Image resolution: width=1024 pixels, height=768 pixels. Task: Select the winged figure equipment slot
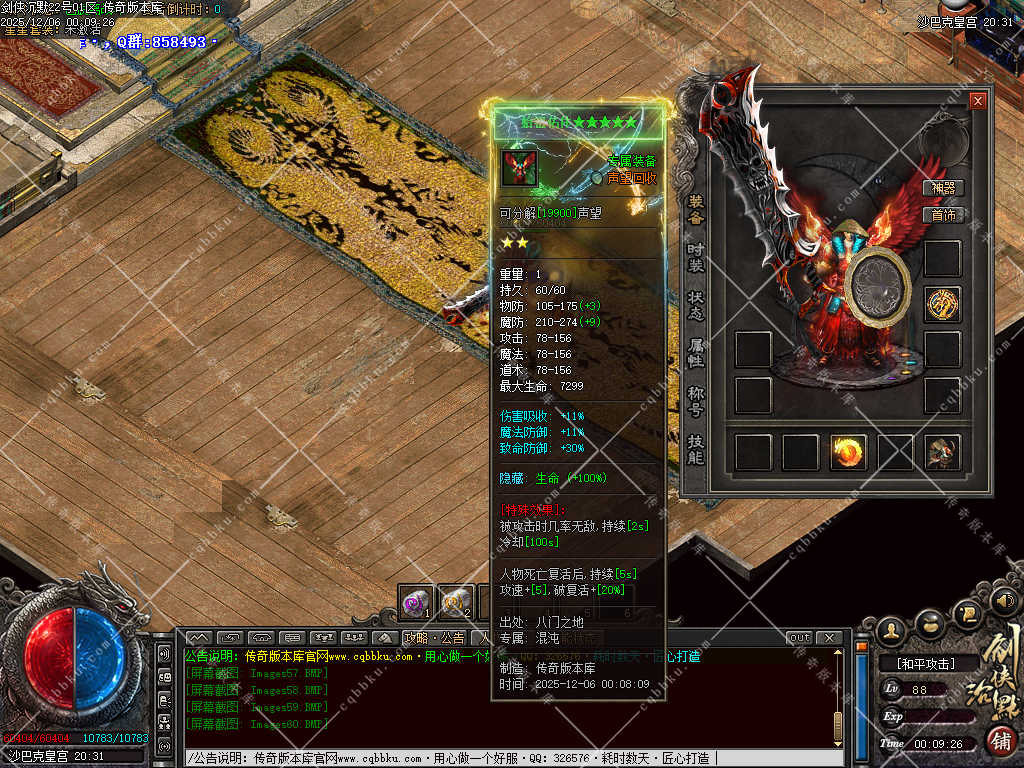point(942,452)
